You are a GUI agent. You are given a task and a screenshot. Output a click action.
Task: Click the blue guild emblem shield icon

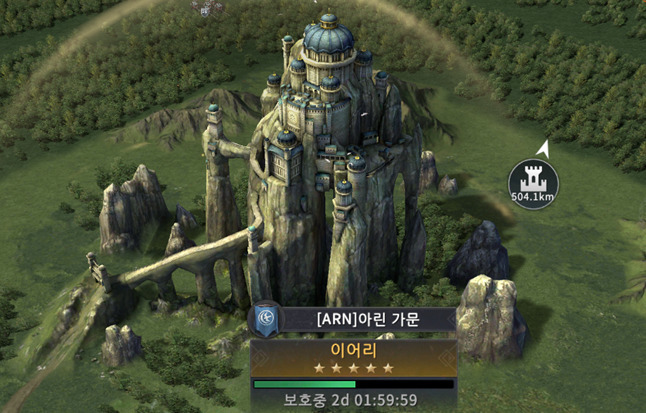[264, 321]
